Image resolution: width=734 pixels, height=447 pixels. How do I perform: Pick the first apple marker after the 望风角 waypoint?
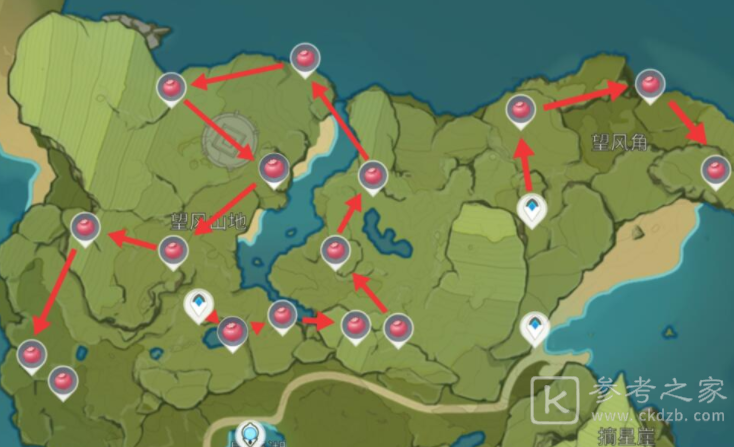coord(520,109)
